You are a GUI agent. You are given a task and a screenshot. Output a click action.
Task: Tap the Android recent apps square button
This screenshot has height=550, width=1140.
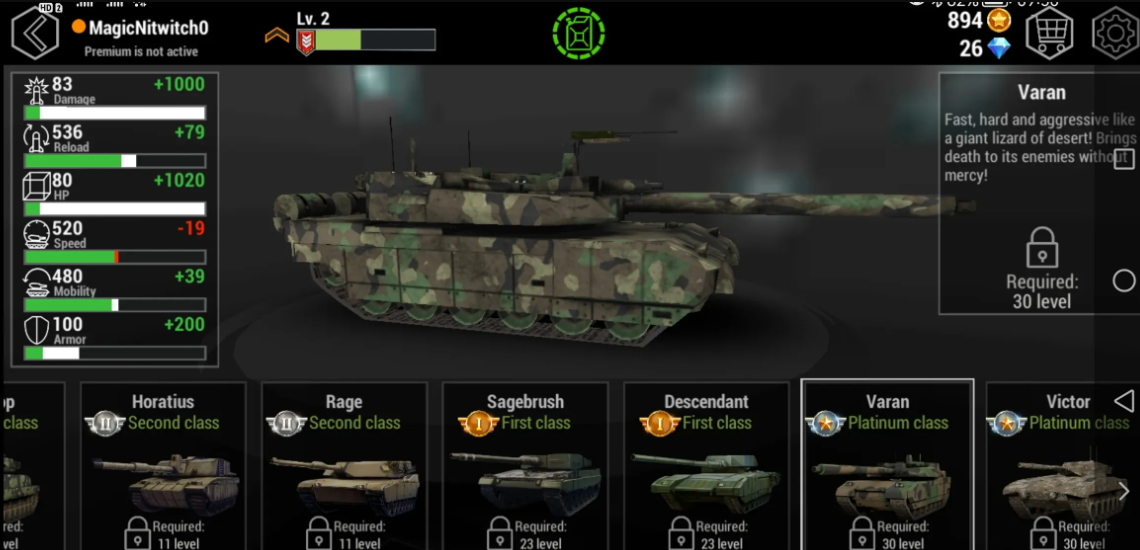1124,159
